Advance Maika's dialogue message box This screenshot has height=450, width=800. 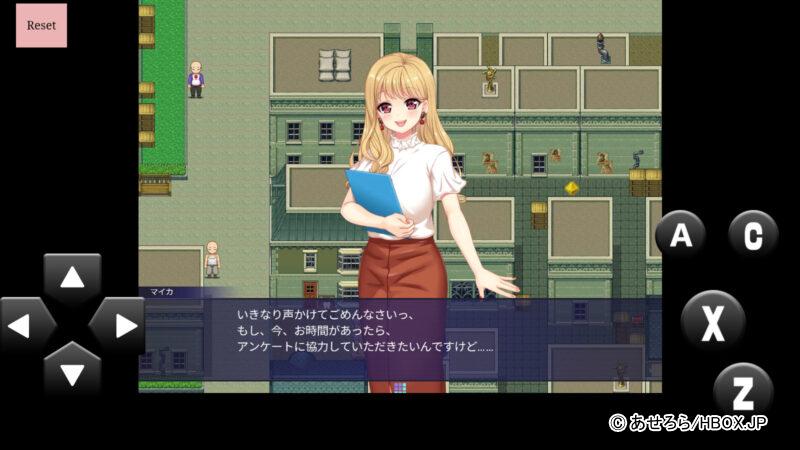[x=400, y=338]
